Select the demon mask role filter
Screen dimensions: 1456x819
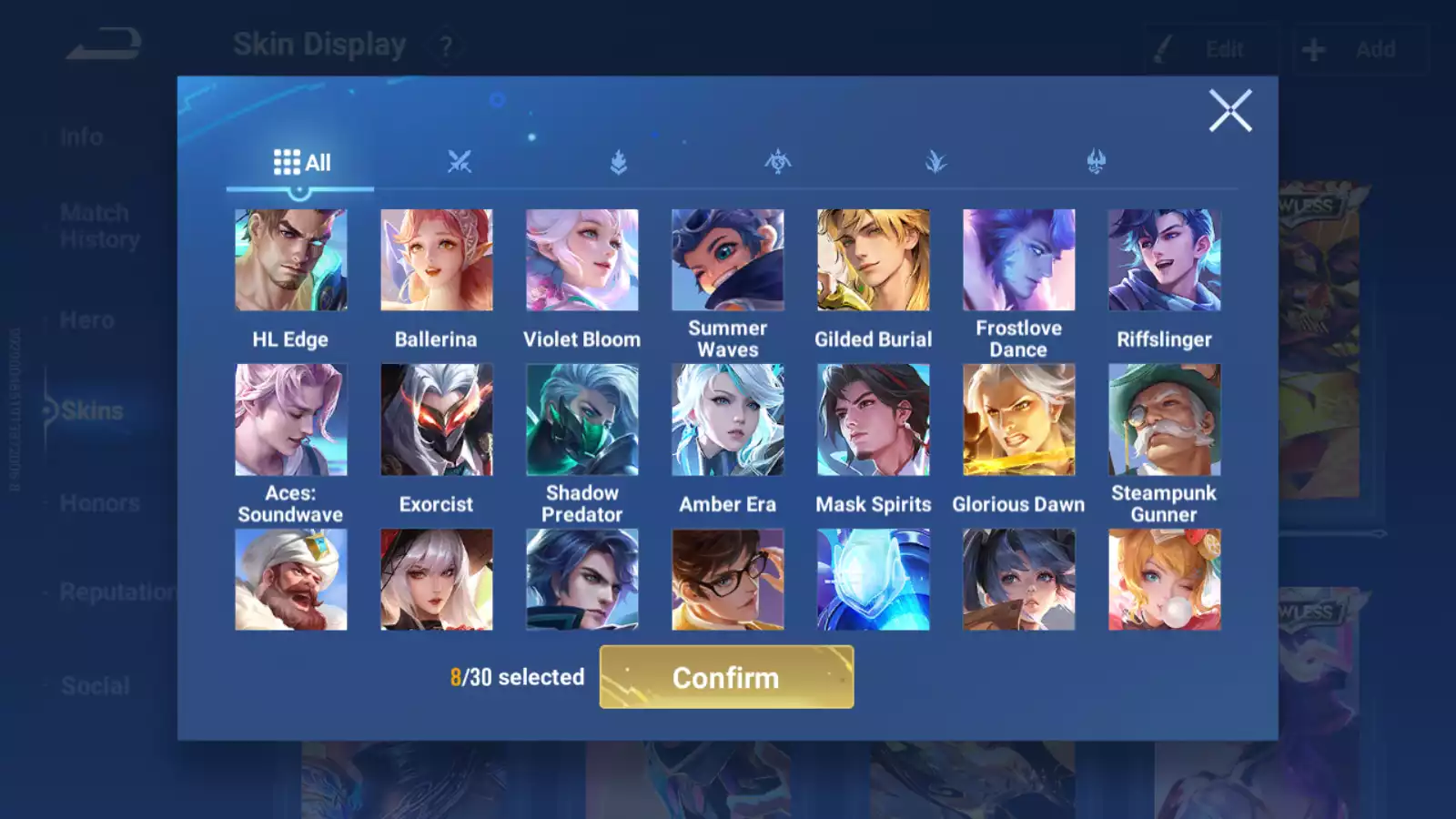click(x=1095, y=160)
